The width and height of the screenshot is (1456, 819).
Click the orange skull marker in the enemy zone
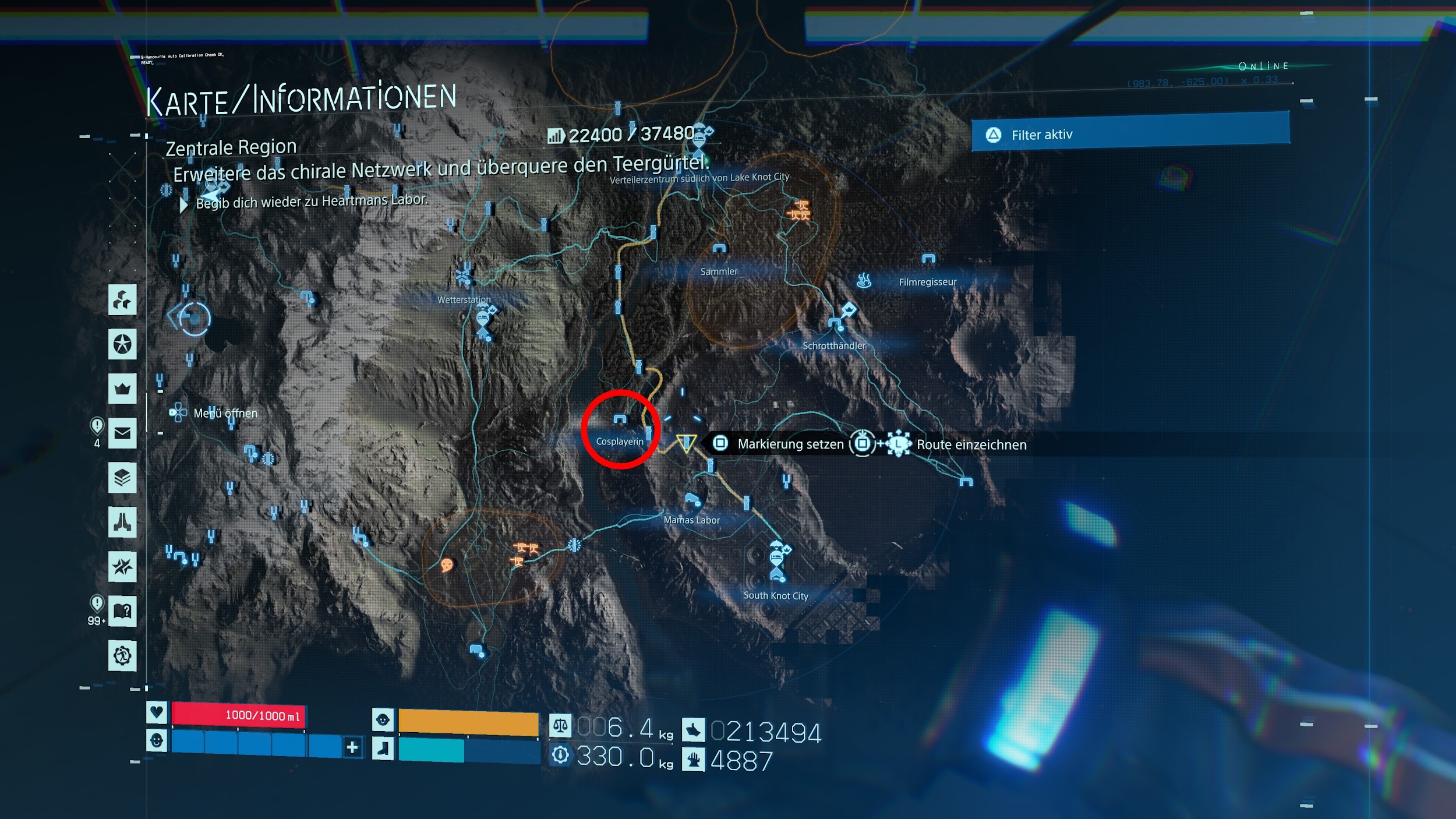[x=447, y=565]
